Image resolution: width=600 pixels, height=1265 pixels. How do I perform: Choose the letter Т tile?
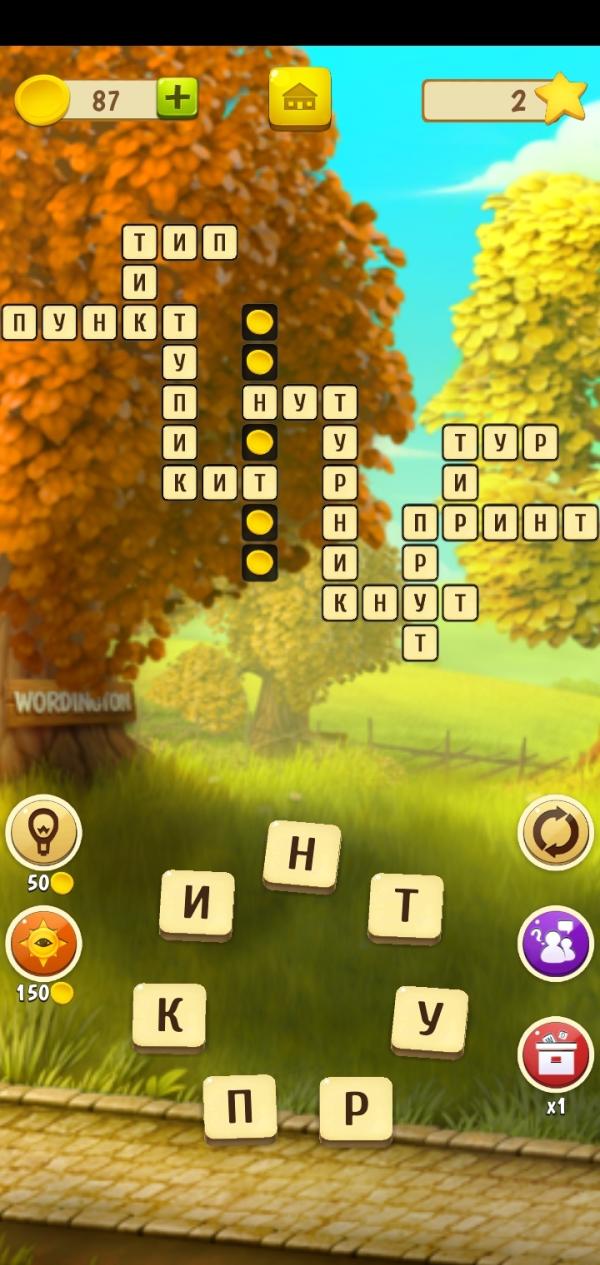(406, 906)
